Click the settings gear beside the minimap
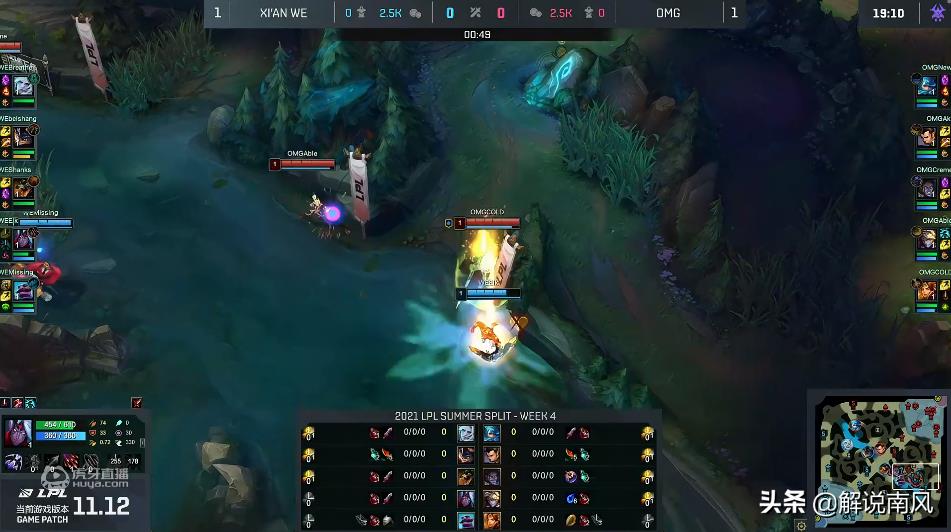 click(801, 524)
